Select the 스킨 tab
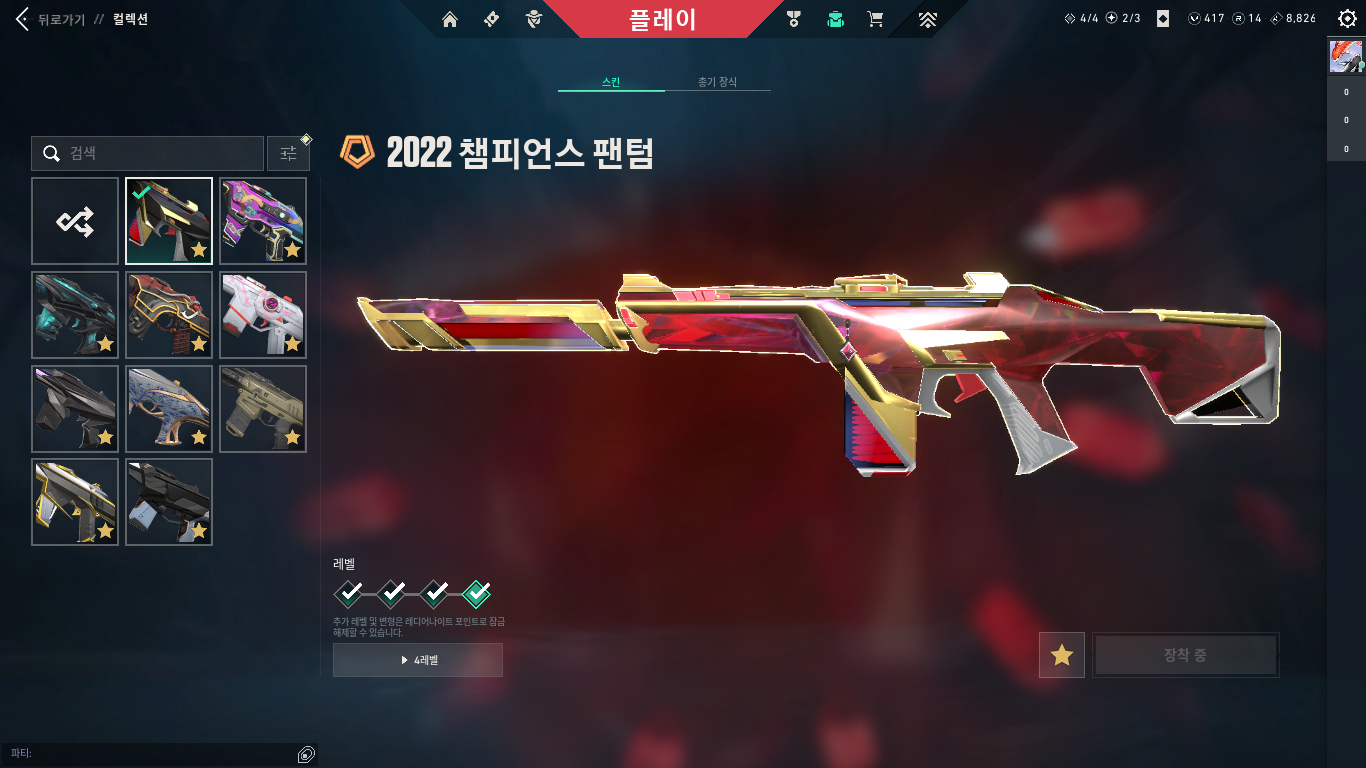 point(611,82)
